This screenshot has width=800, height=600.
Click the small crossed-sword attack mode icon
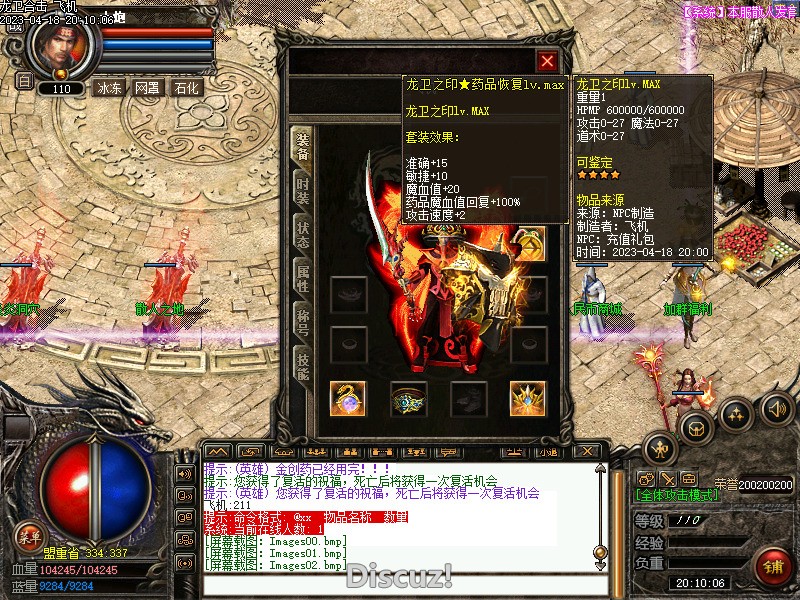click(668, 479)
